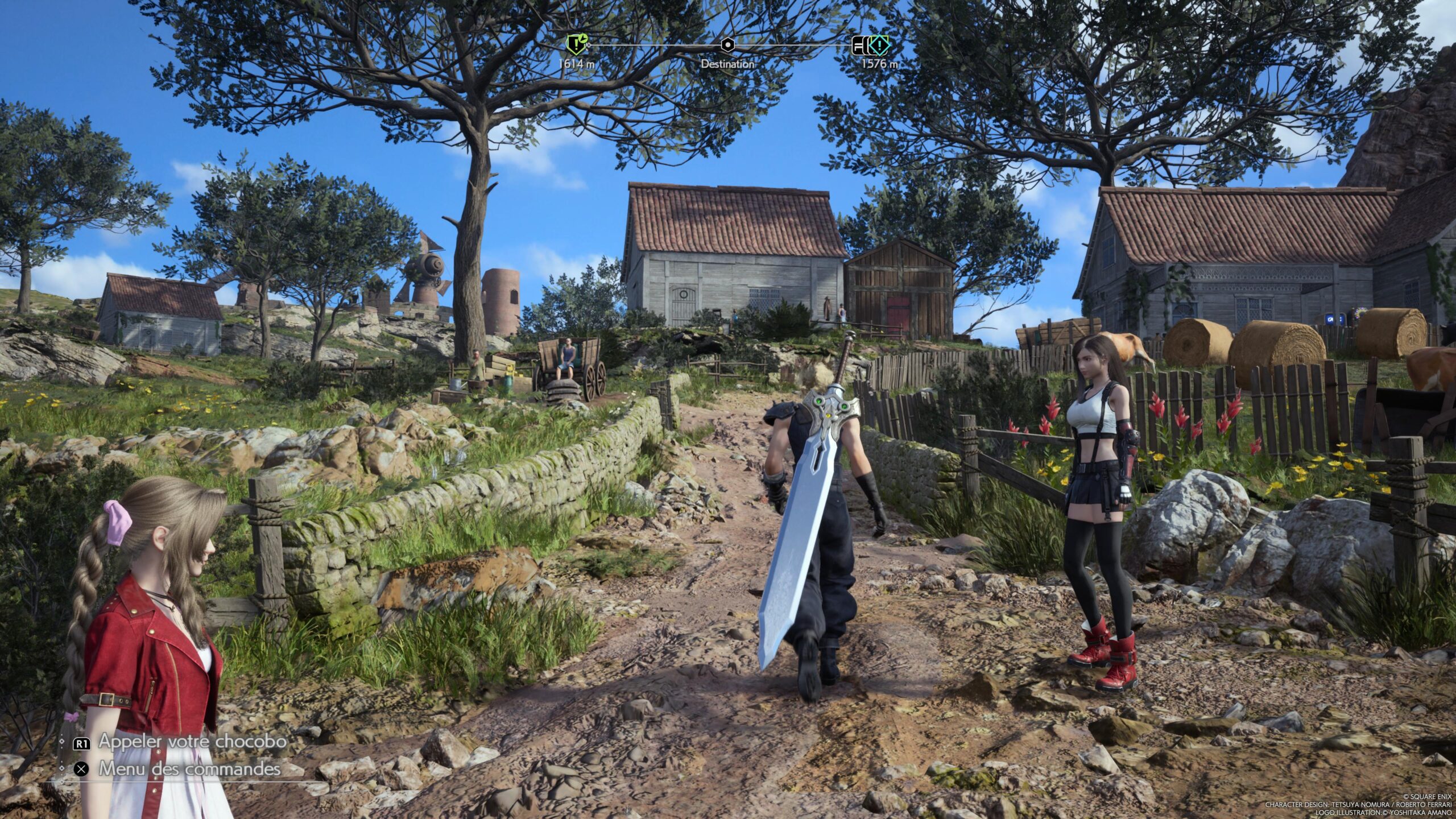Select the cyan diamond marker at 1576 m

click(879, 44)
